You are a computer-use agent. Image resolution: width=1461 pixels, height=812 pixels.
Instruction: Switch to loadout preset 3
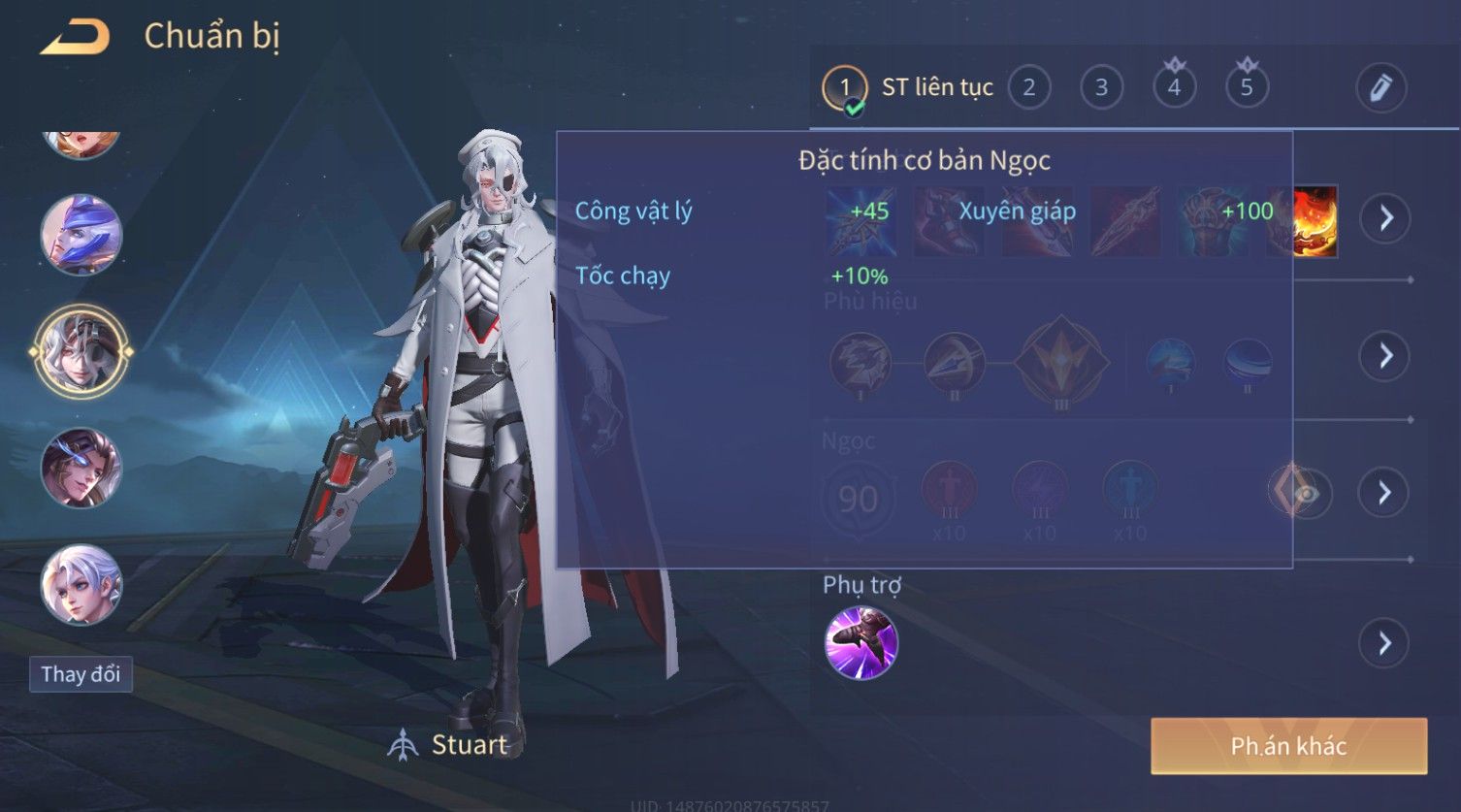click(1101, 88)
